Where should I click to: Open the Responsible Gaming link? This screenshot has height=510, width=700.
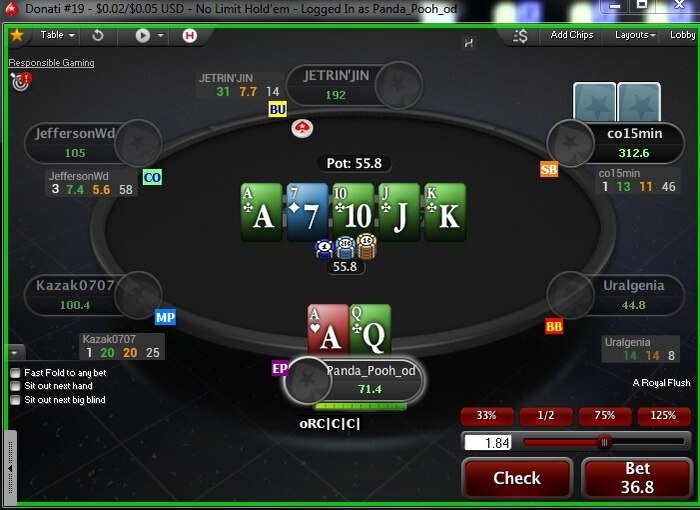(x=51, y=63)
